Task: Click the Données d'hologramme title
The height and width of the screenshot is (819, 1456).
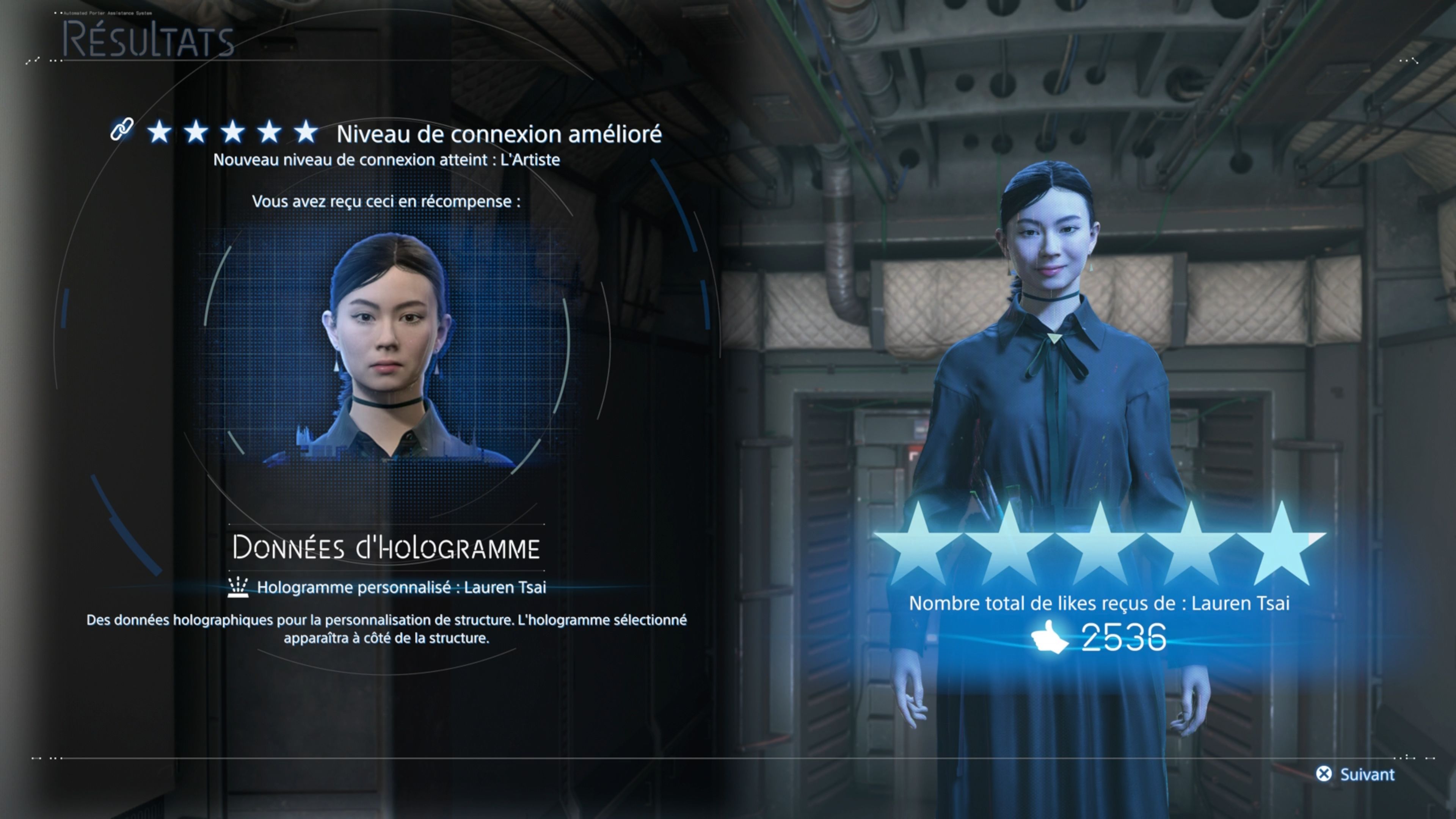Action: (389, 547)
